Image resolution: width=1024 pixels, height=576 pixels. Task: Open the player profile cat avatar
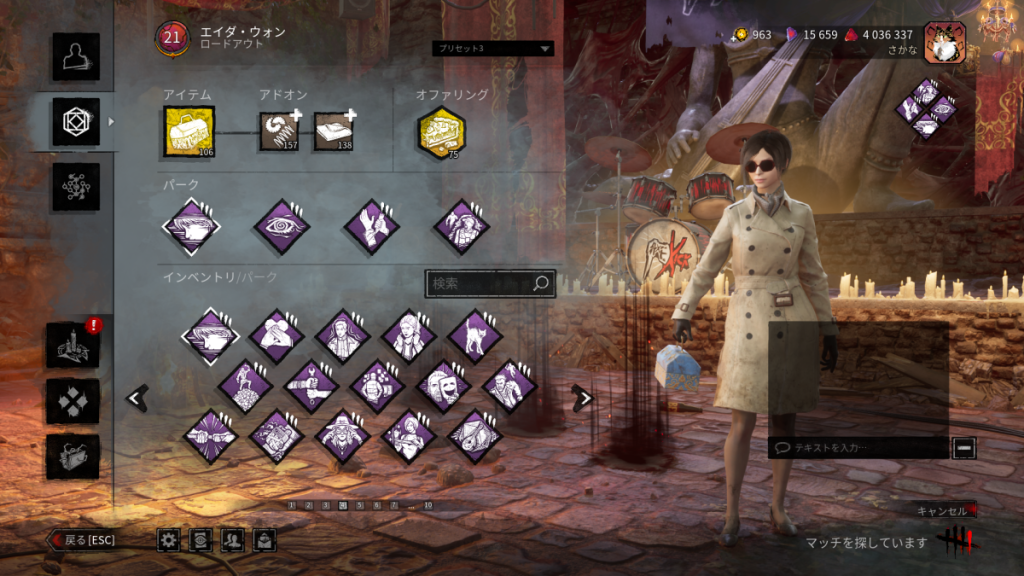[x=943, y=42]
